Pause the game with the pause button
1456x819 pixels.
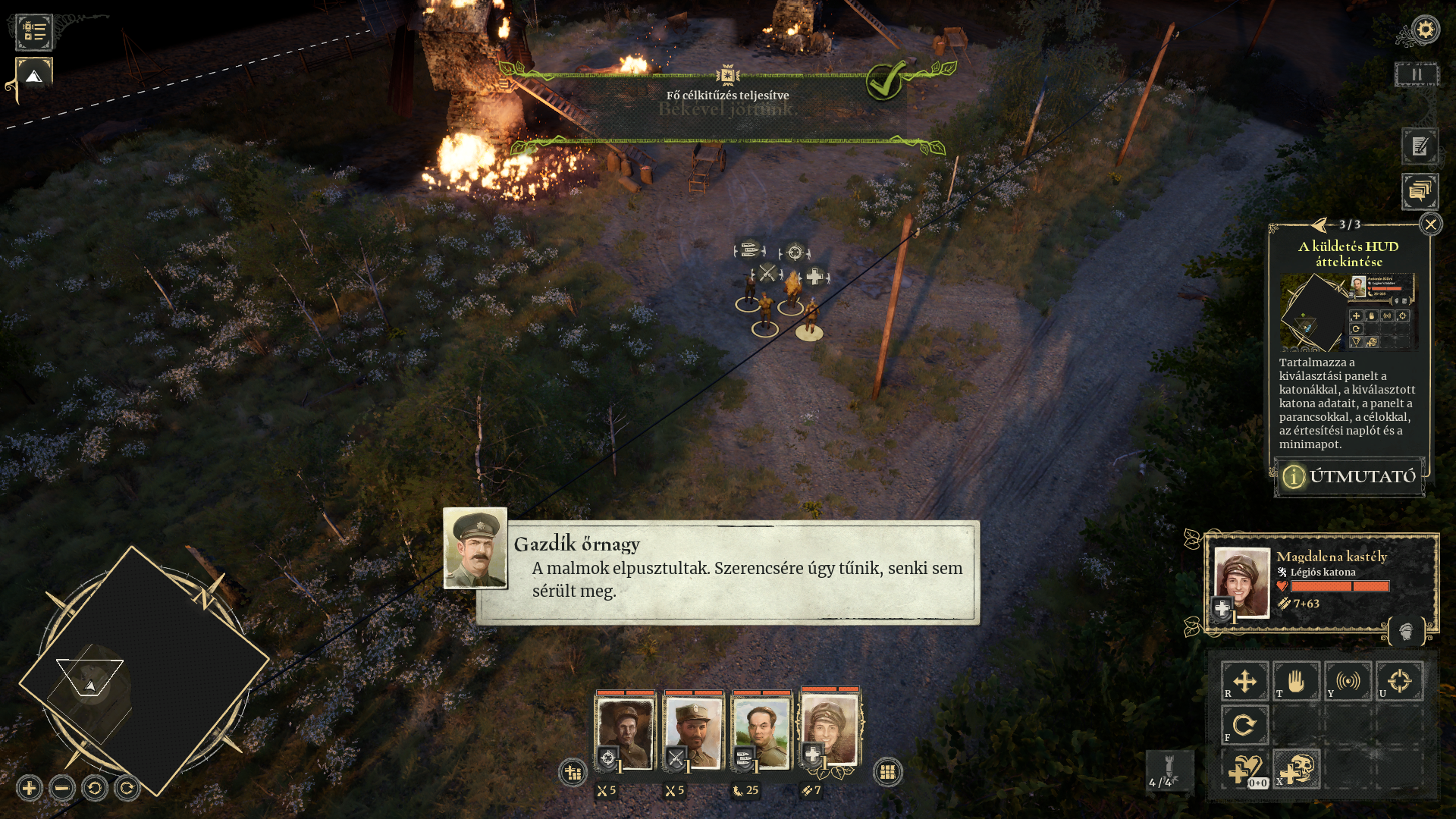pyautogui.click(x=1416, y=74)
